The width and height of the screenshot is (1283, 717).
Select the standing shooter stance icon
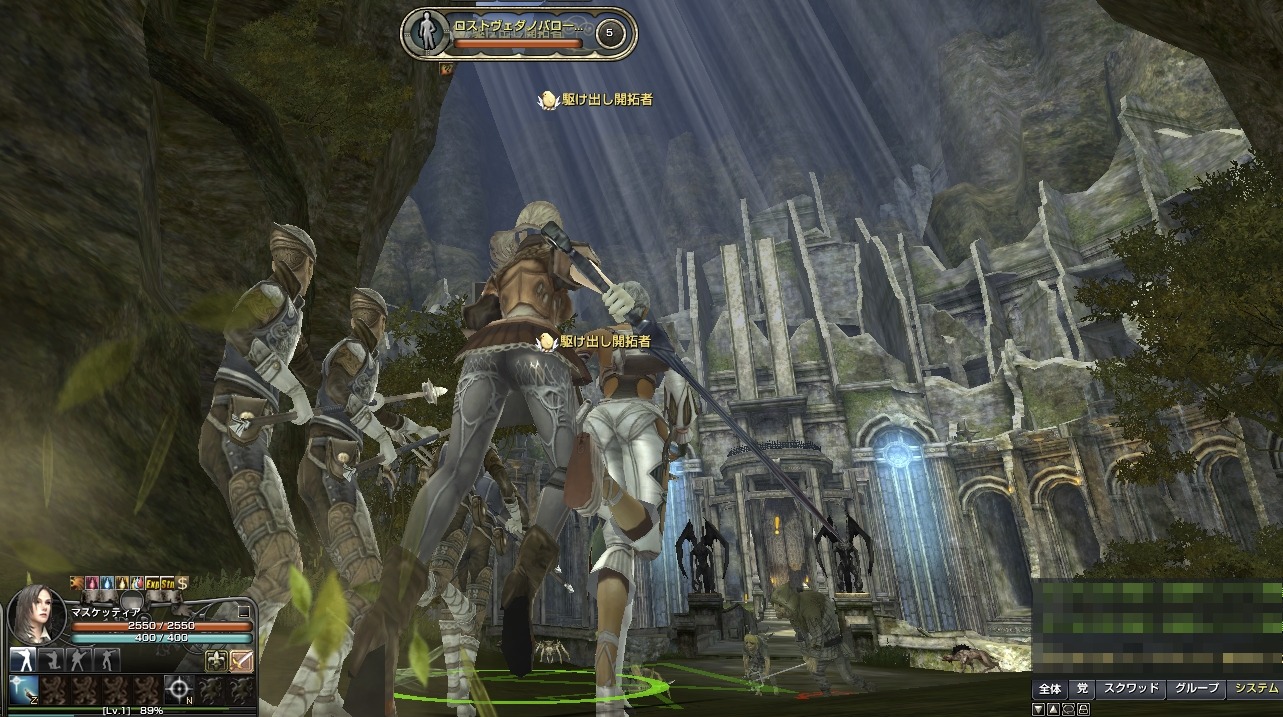(21, 659)
